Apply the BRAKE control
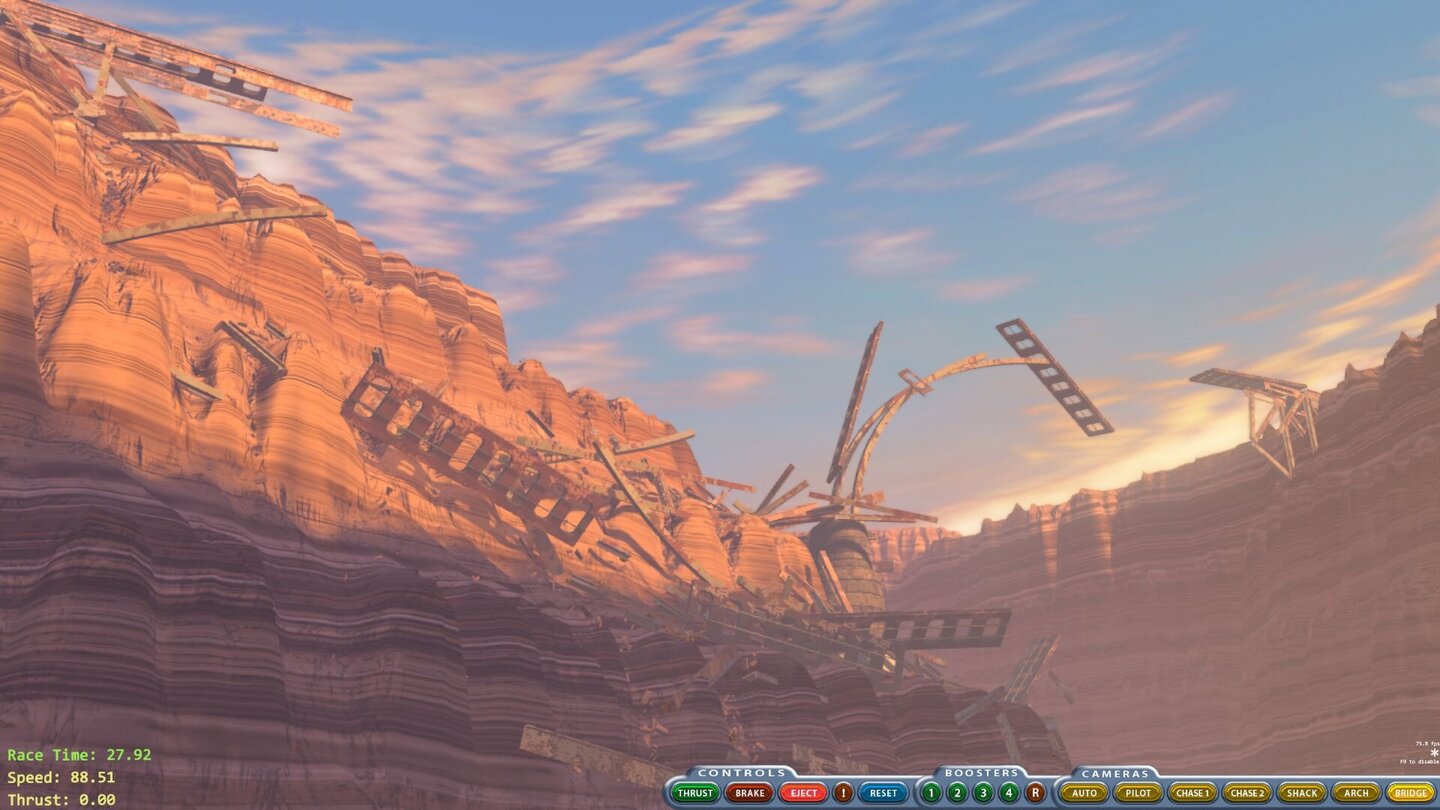 [x=748, y=792]
